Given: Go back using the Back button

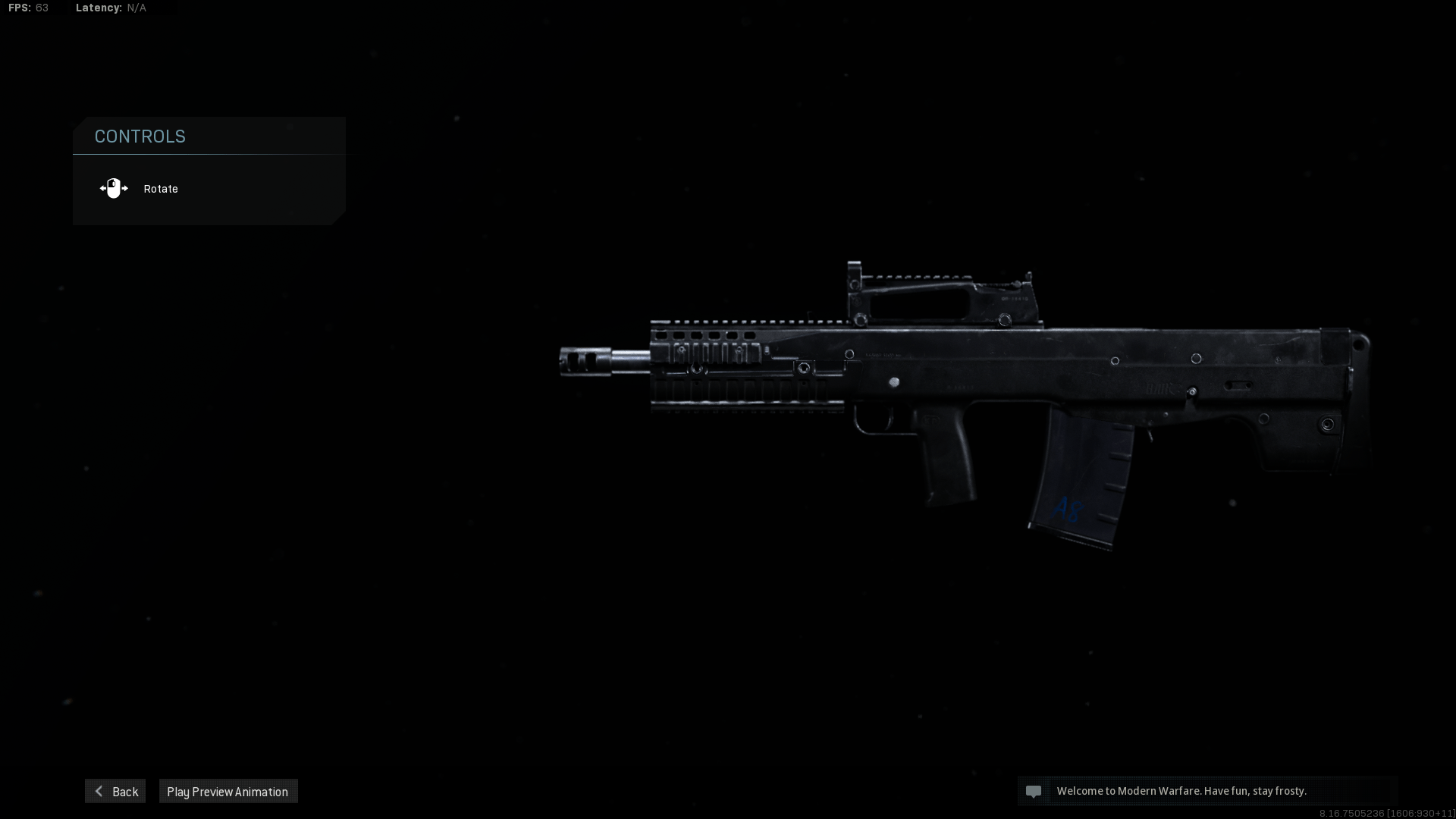Looking at the screenshot, I should click(115, 791).
